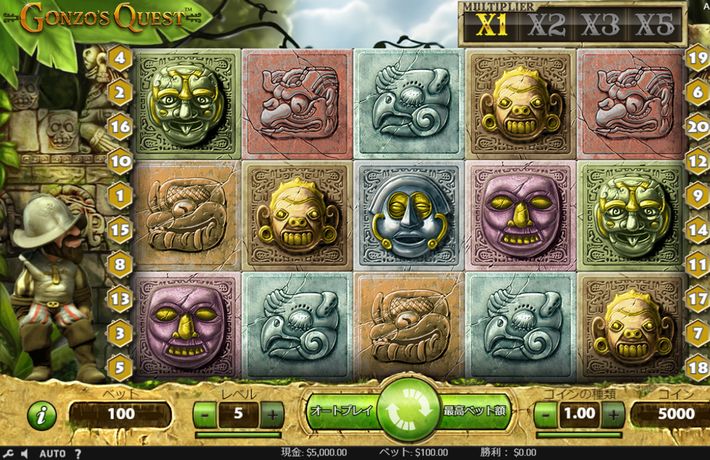This screenshot has height=460, width=710.
Task: Start autoplay with the オートプレイ button
Action: click(341, 411)
